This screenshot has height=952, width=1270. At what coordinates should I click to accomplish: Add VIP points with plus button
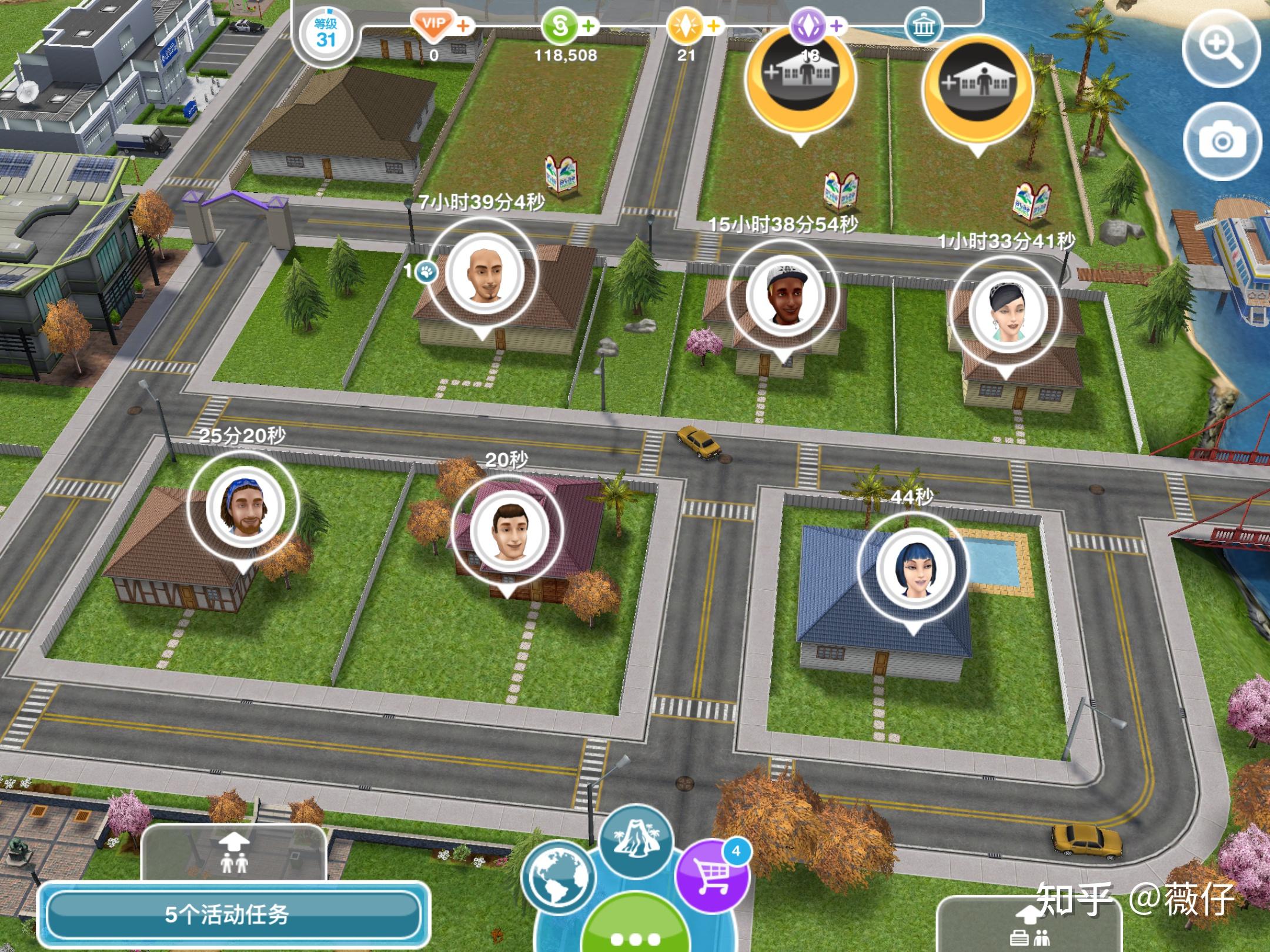click(x=464, y=26)
